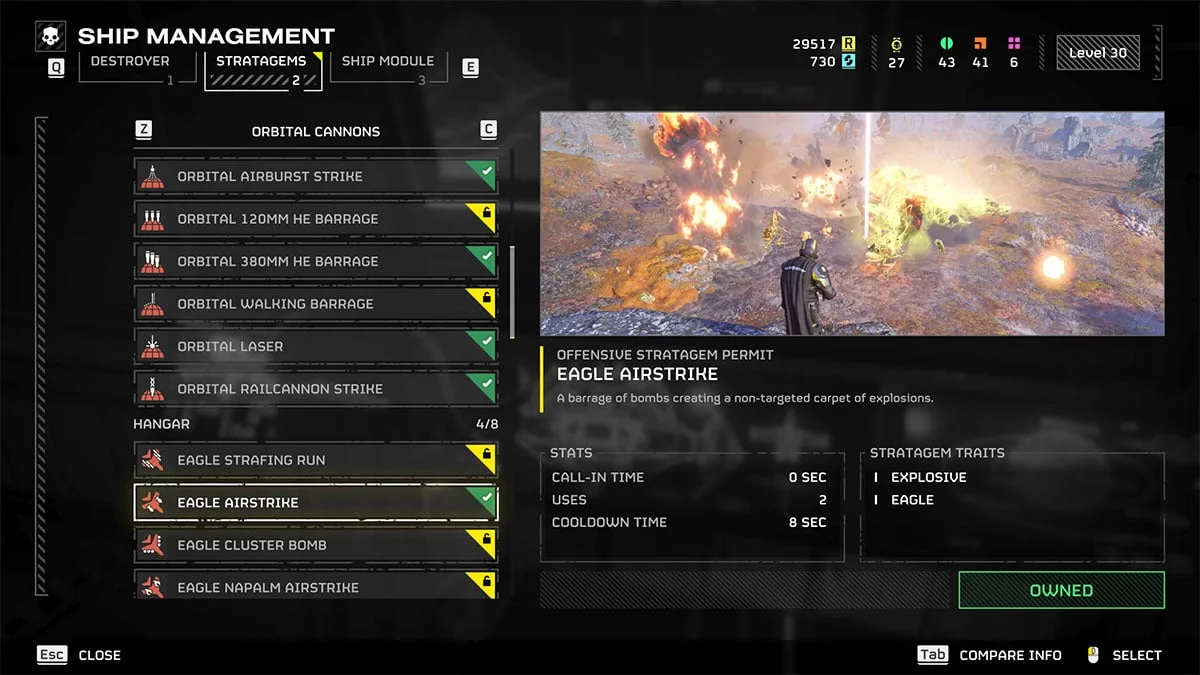This screenshot has height=675, width=1200.
Task: Select Orbital Airburst Strike stratagem
Action: pos(315,176)
